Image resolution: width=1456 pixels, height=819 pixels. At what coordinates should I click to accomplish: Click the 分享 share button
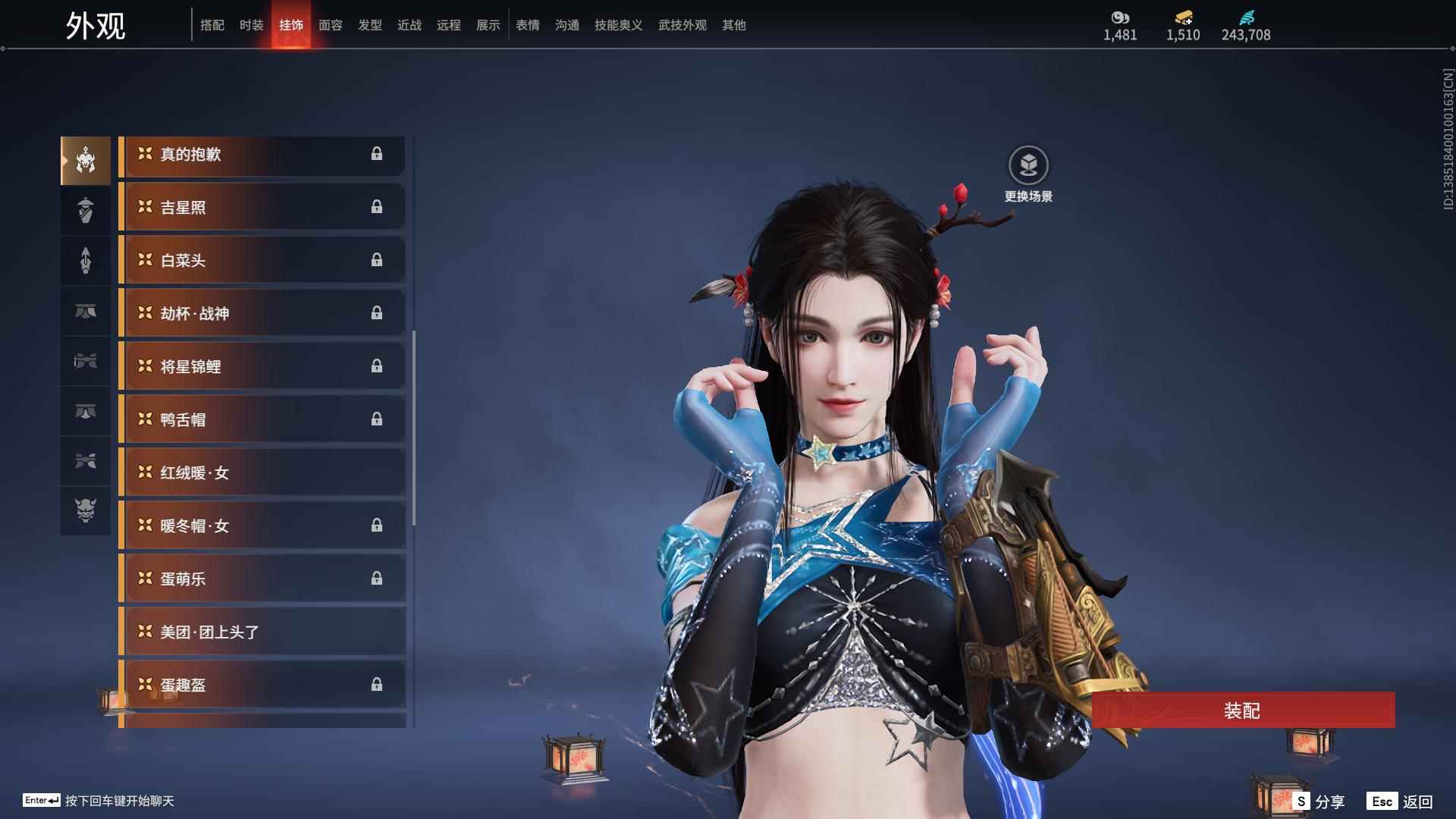1331,800
